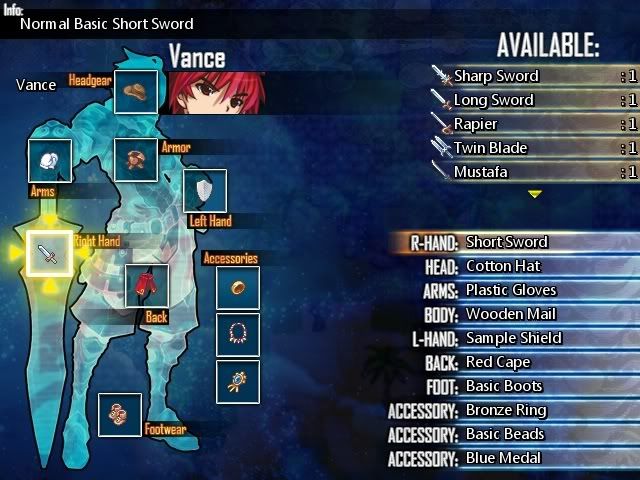Select the beads necklace accessory slot
The height and width of the screenshot is (480, 640).
tap(238, 334)
